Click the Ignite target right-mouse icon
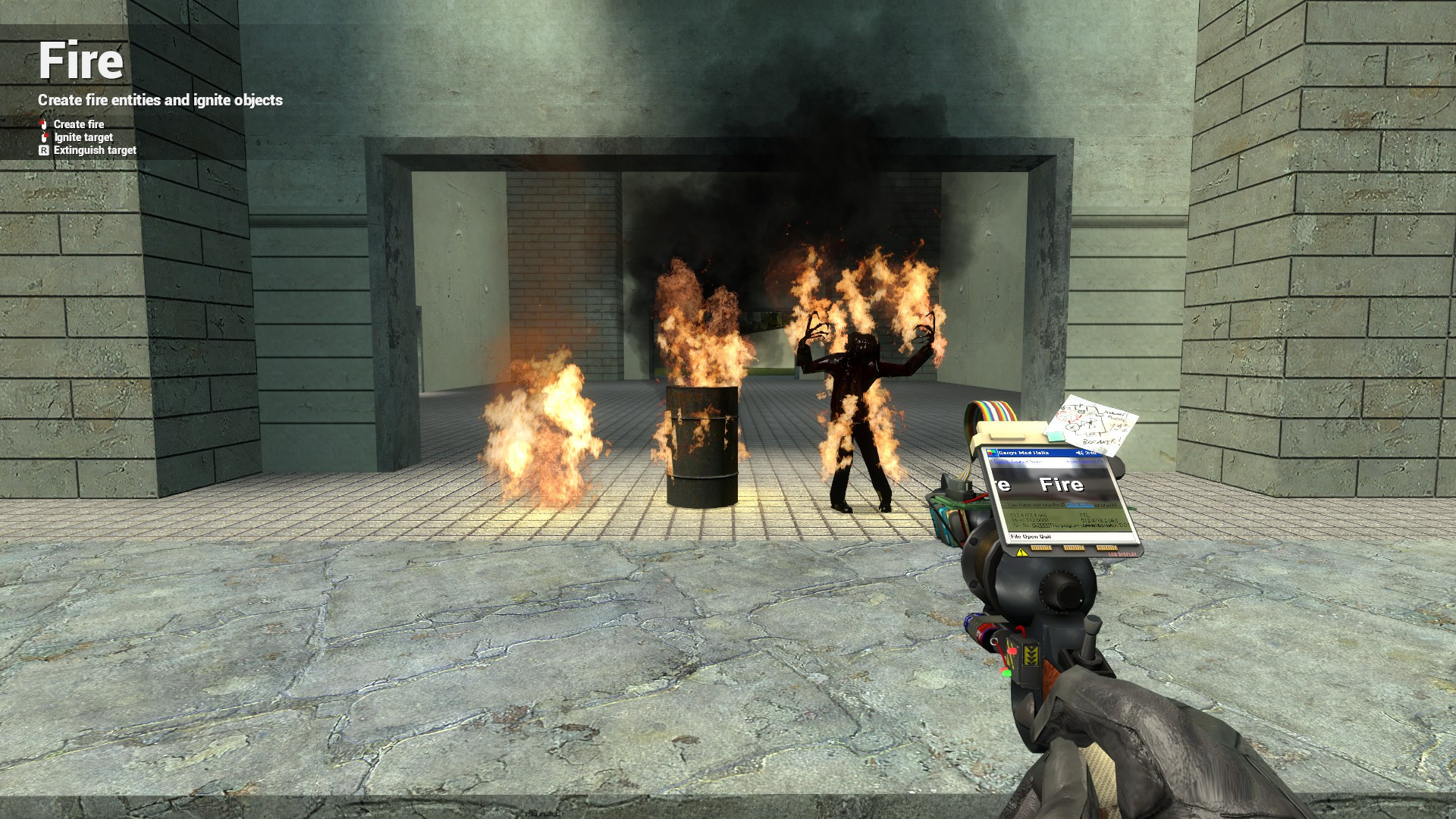 click(44, 137)
